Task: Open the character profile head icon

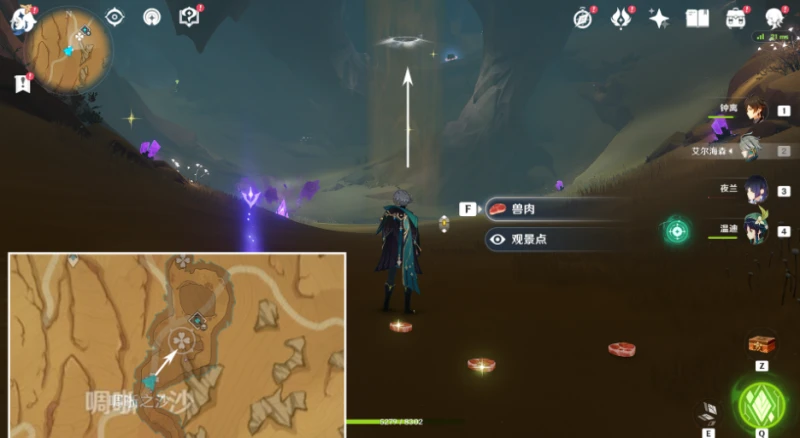Action: (775, 18)
